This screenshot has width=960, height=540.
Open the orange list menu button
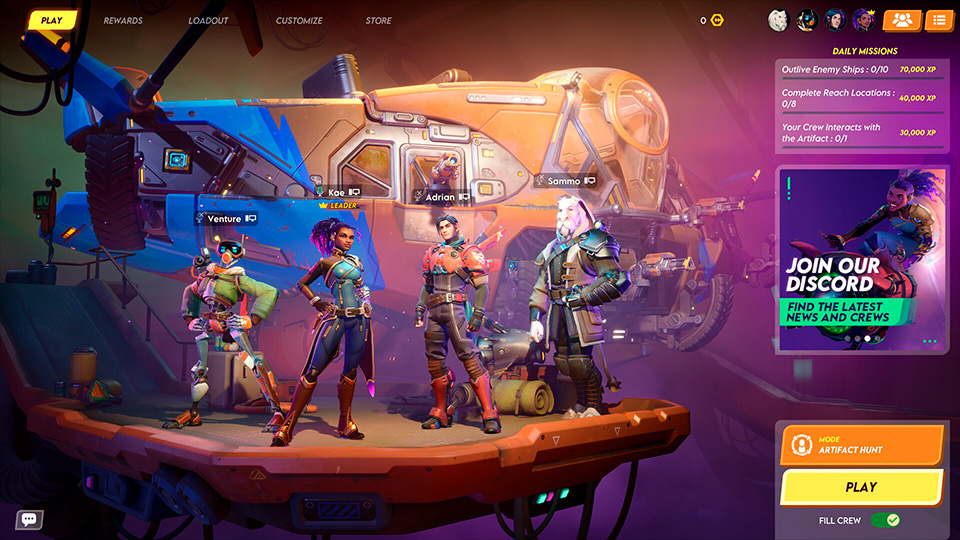pos(939,20)
